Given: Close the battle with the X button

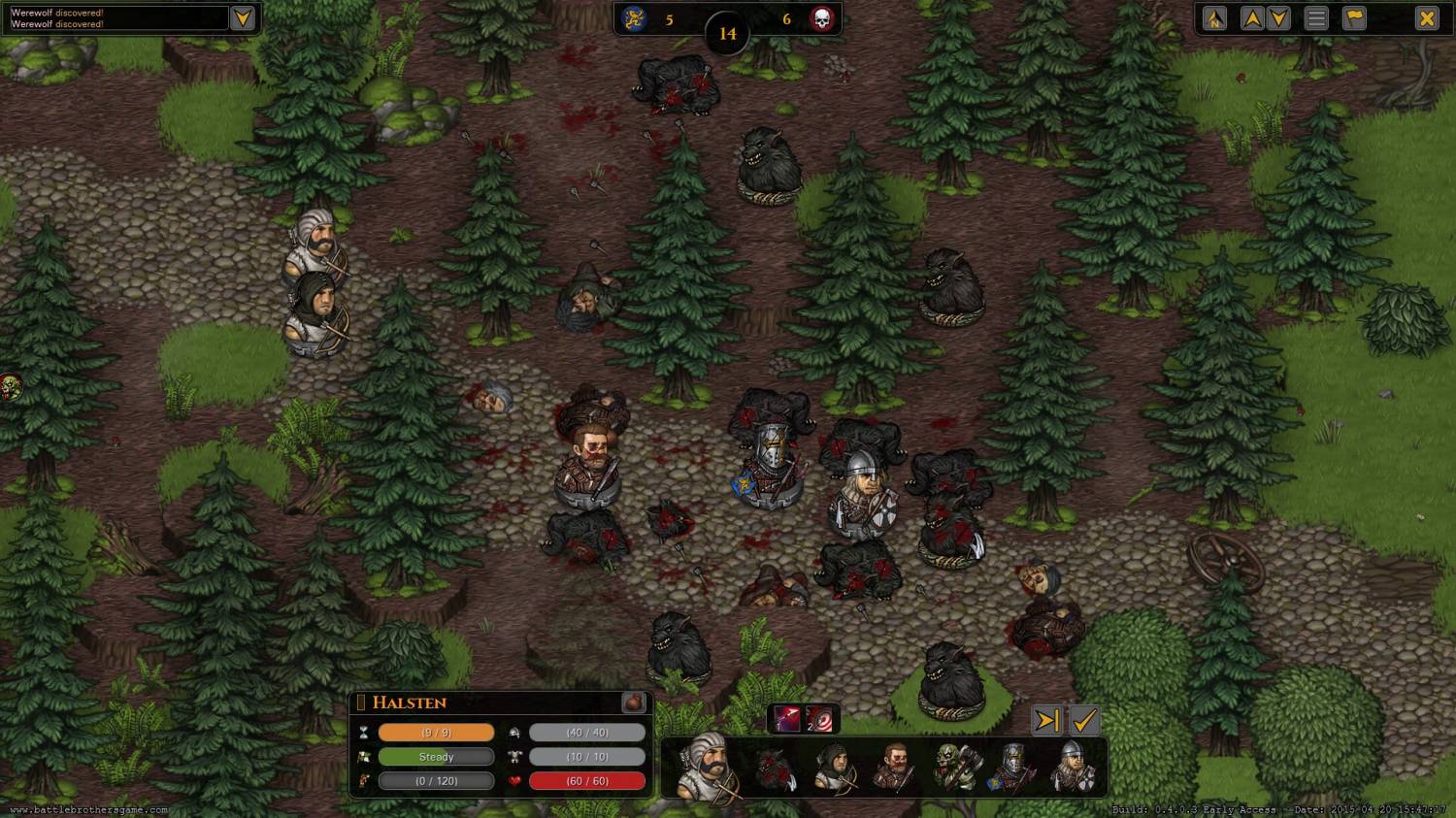Looking at the screenshot, I should coord(1427,18).
